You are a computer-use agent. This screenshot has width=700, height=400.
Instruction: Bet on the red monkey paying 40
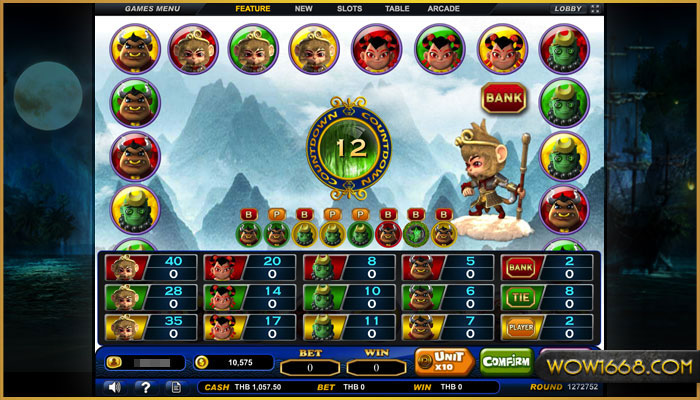(x=149, y=267)
